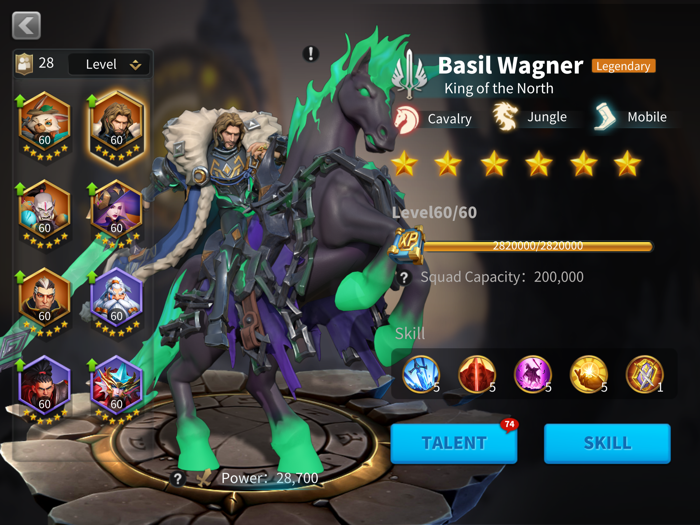View the crossed swords shield skill
Image resolution: width=700 pixels, height=525 pixels.
[645, 374]
